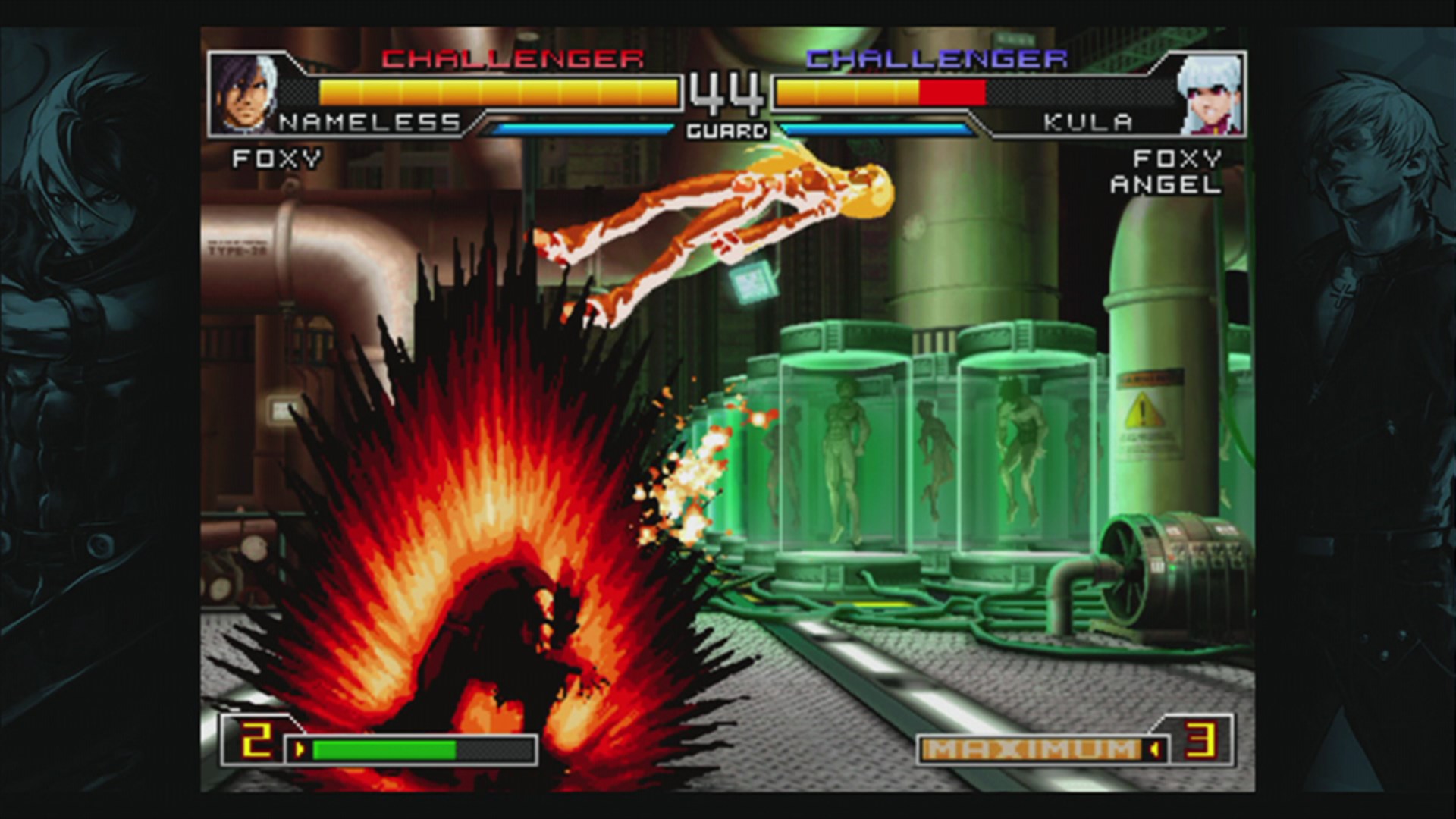
Task: Click the NAMELESS name plate
Action: [369, 120]
